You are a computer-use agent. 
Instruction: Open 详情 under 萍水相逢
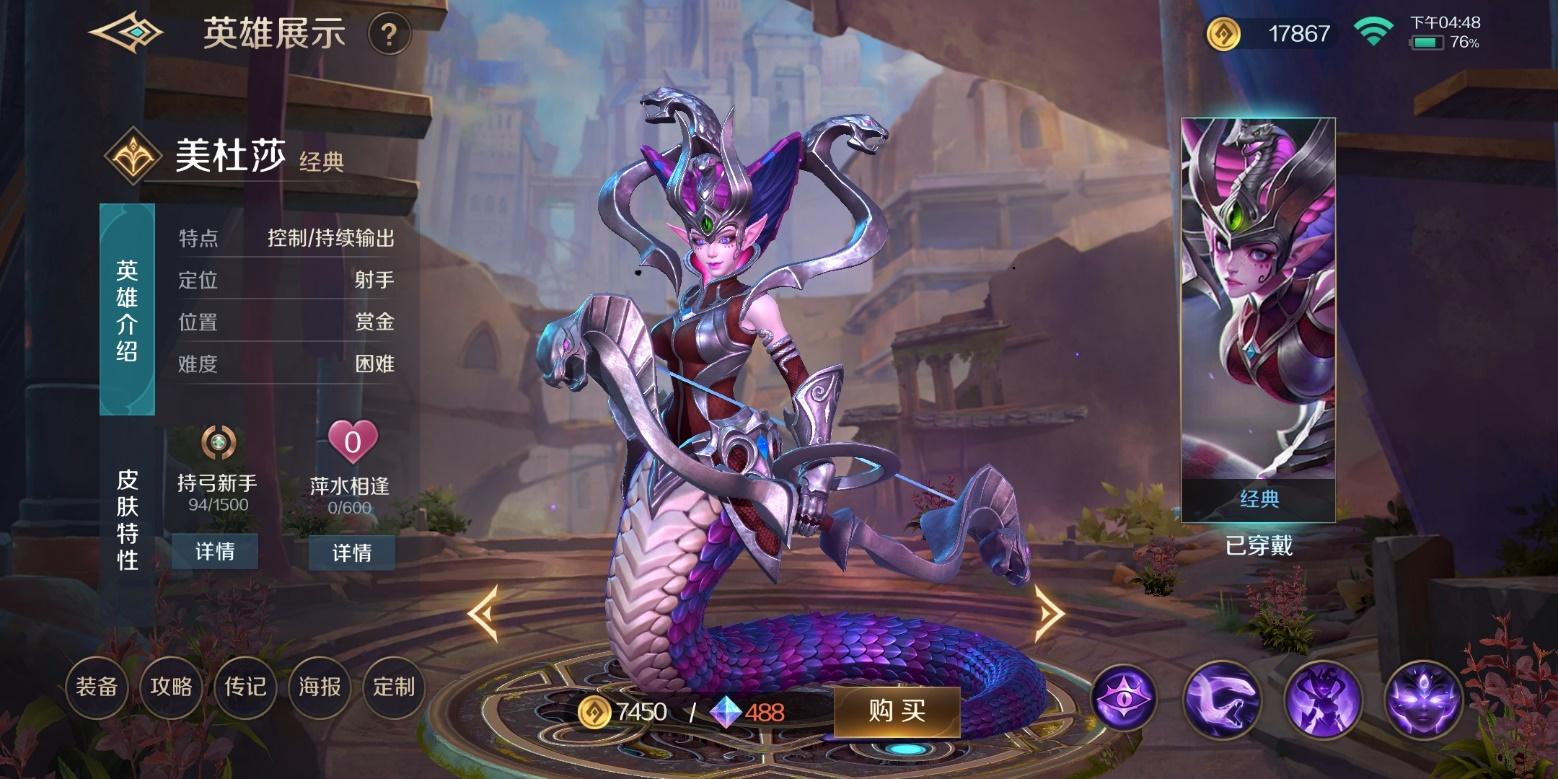[351, 552]
